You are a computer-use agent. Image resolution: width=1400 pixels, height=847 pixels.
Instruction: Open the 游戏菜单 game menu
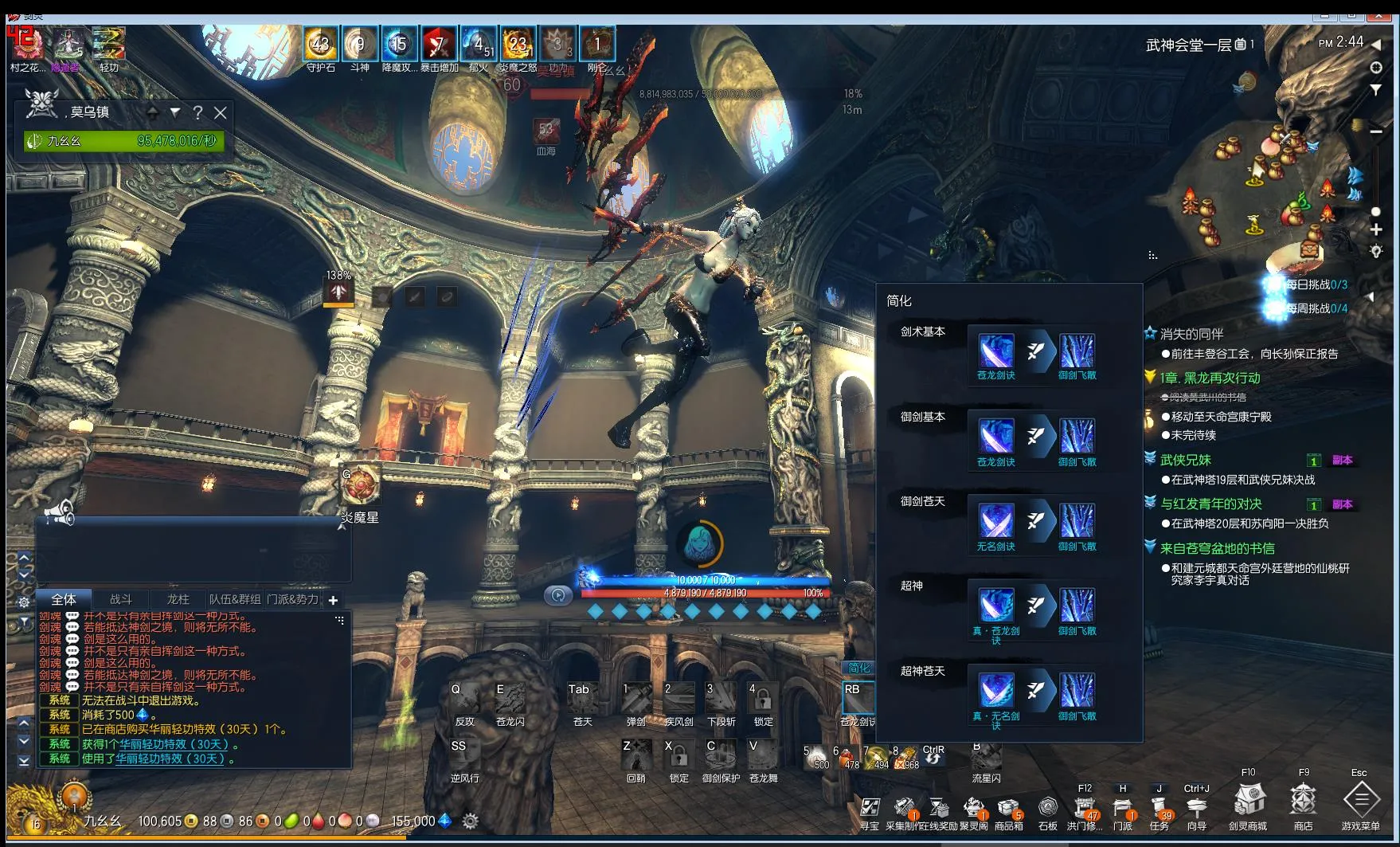click(1361, 799)
